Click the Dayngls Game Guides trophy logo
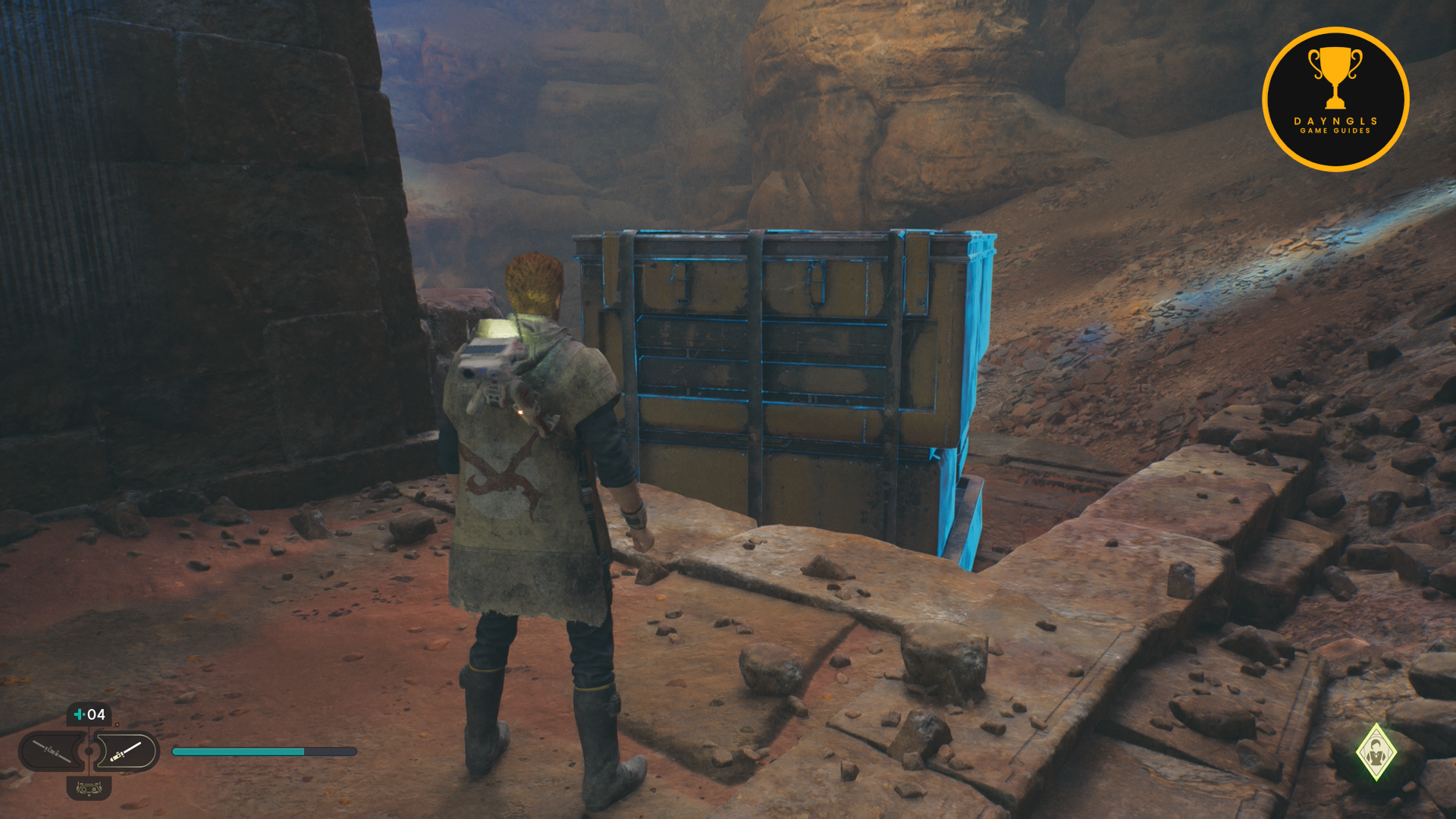The height and width of the screenshot is (819, 1456). point(1335,99)
